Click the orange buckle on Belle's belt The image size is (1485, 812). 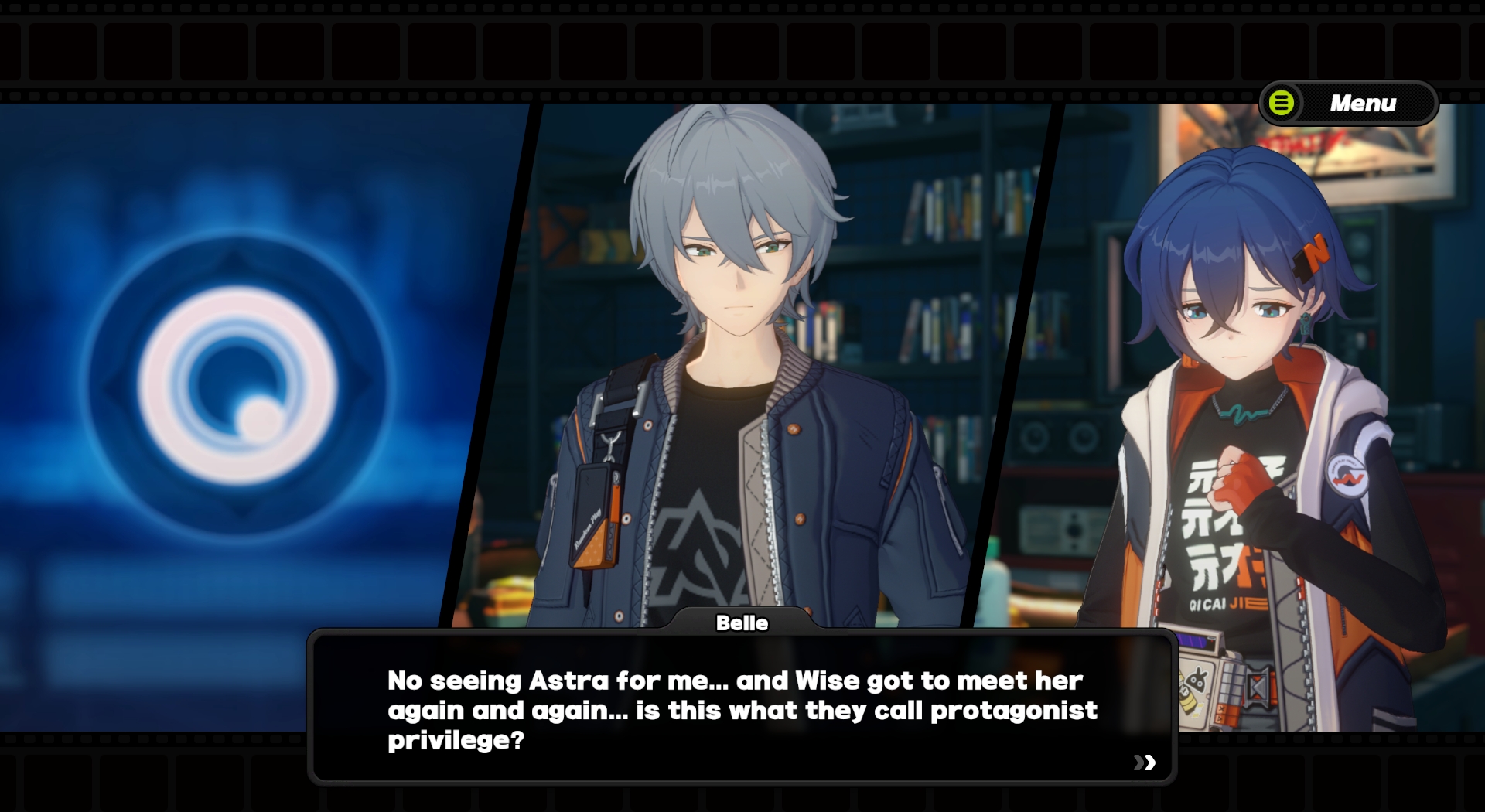1259,688
